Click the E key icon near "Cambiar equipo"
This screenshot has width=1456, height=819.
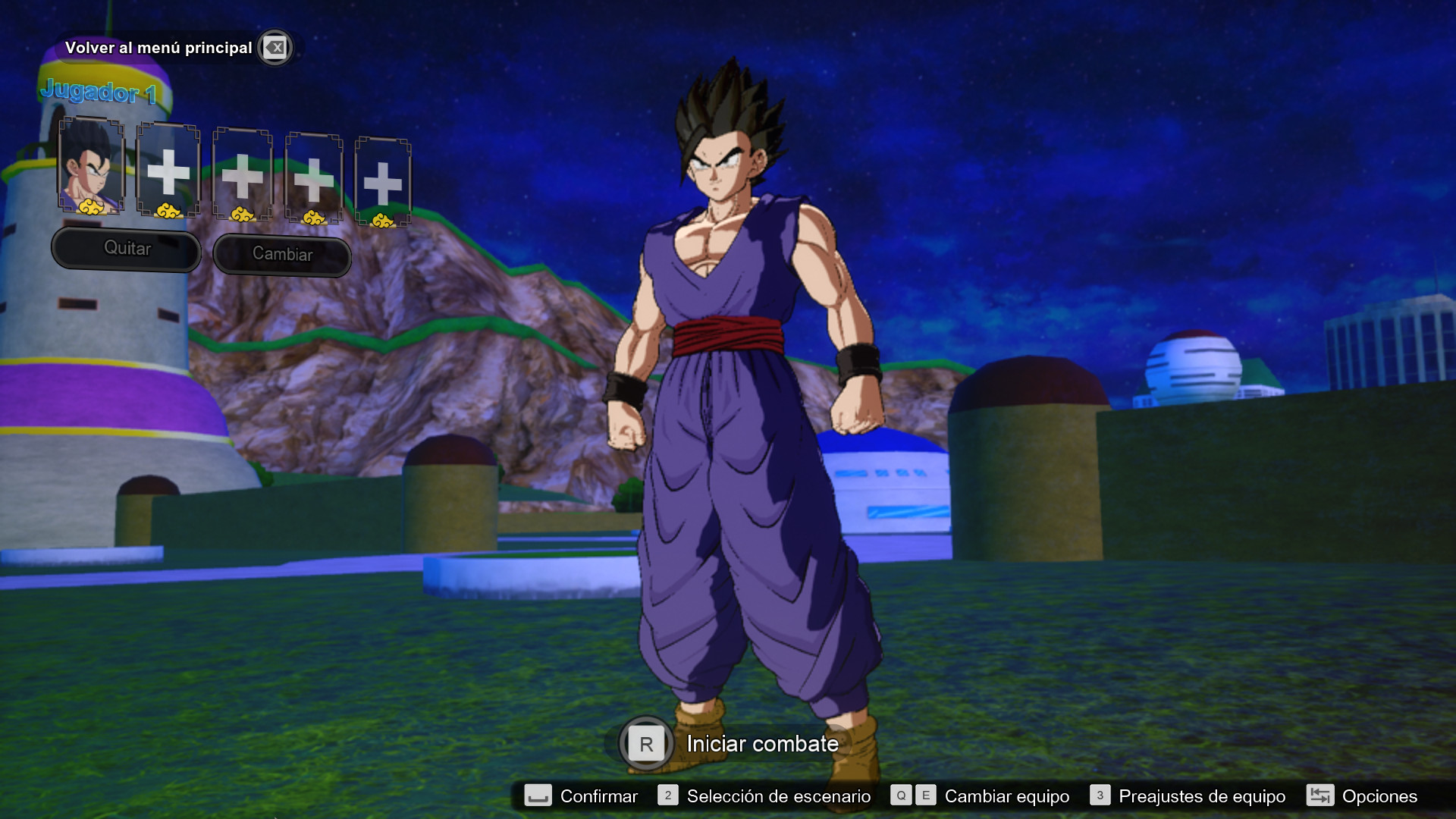(925, 796)
